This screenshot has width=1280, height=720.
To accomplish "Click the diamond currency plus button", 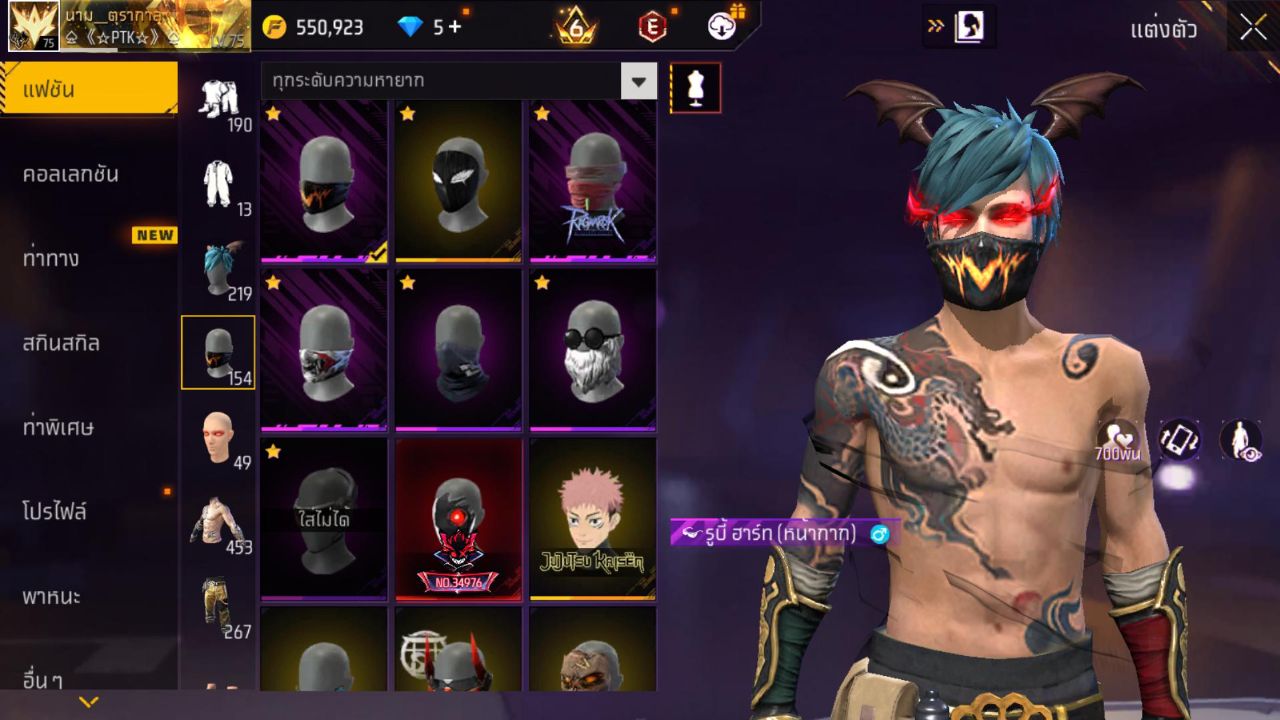I will 455,27.
